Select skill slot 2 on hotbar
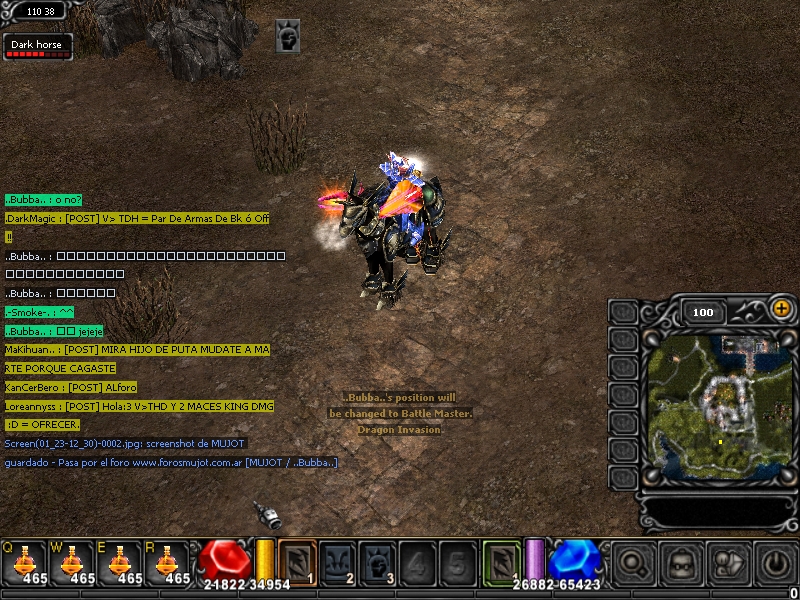Screen dimensions: 800x600 (337, 561)
